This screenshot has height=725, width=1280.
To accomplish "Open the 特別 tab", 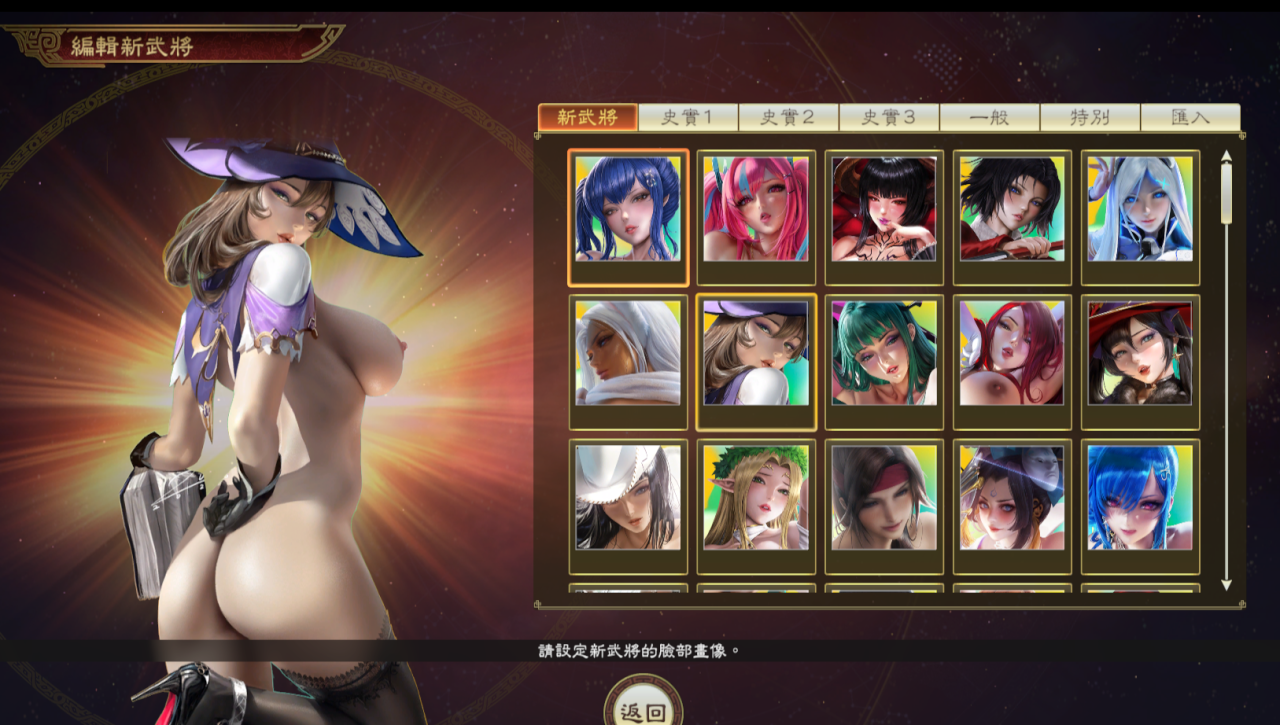I will (1090, 117).
